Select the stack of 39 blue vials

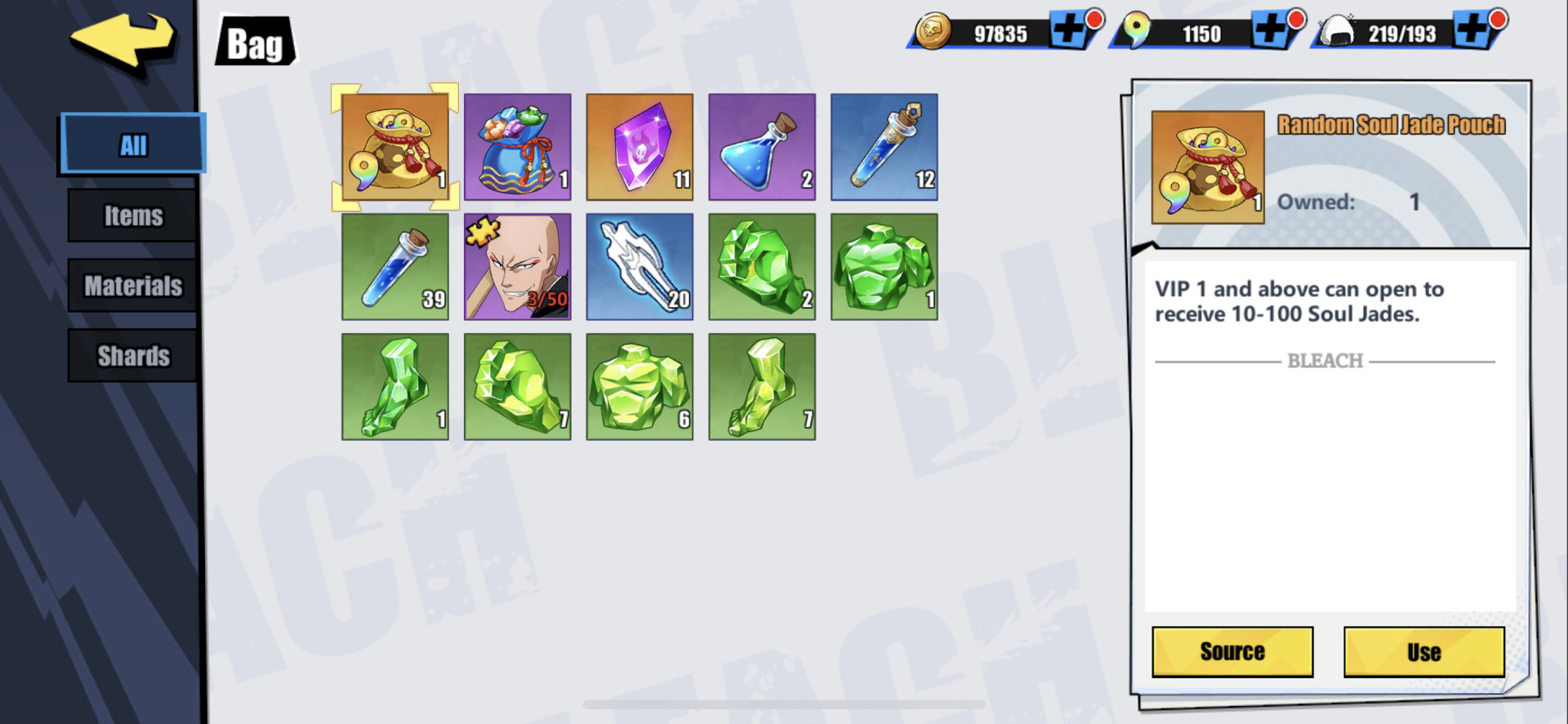(394, 267)
